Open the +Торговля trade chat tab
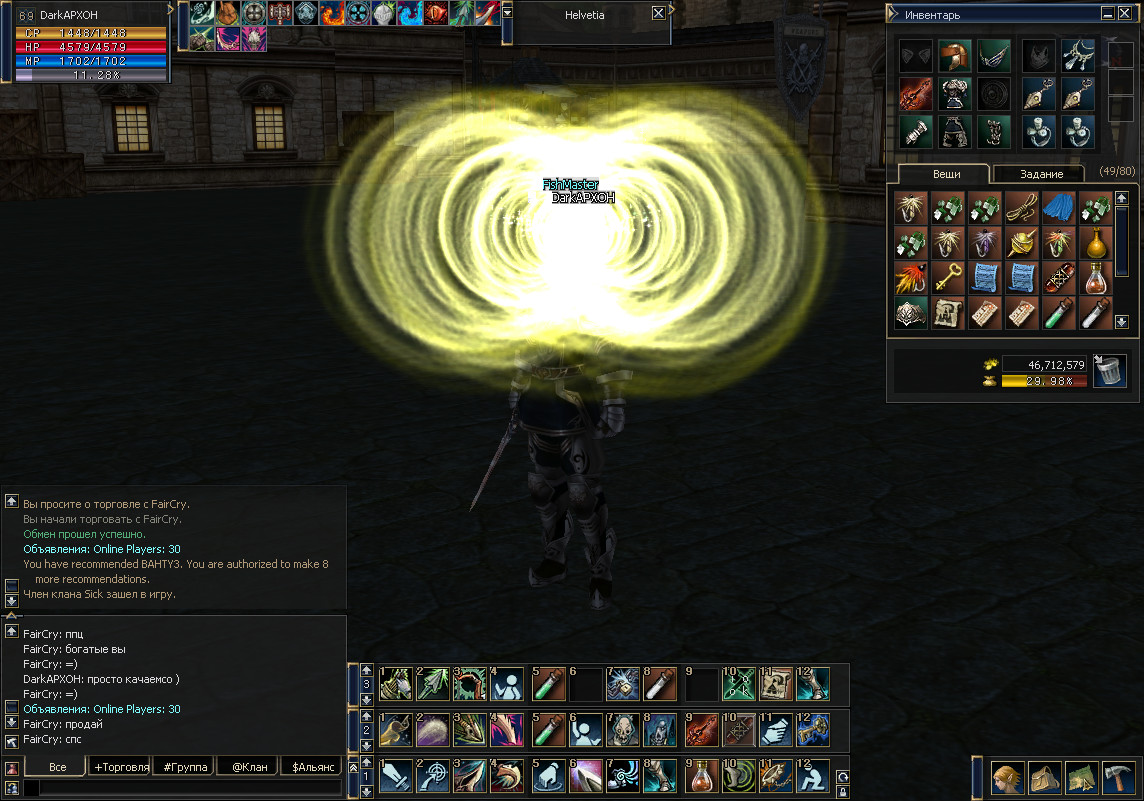The height and width of the screenshot is (801, 1144). [120, 767]
